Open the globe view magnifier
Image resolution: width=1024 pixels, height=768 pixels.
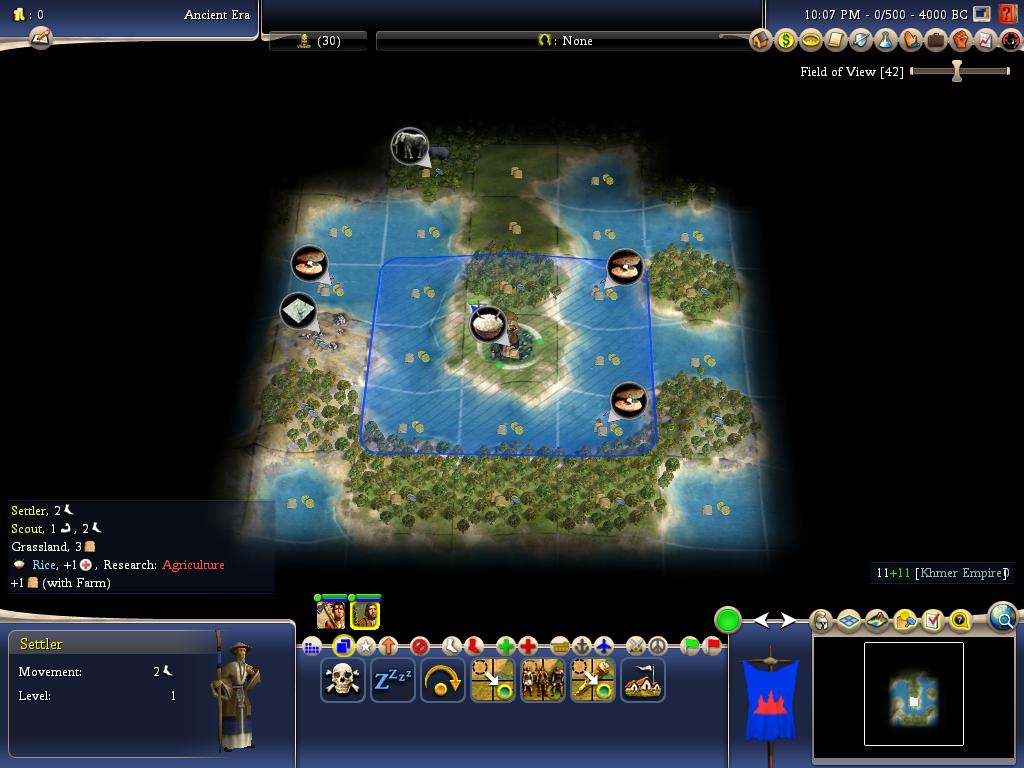click(x=1003, y=618)
